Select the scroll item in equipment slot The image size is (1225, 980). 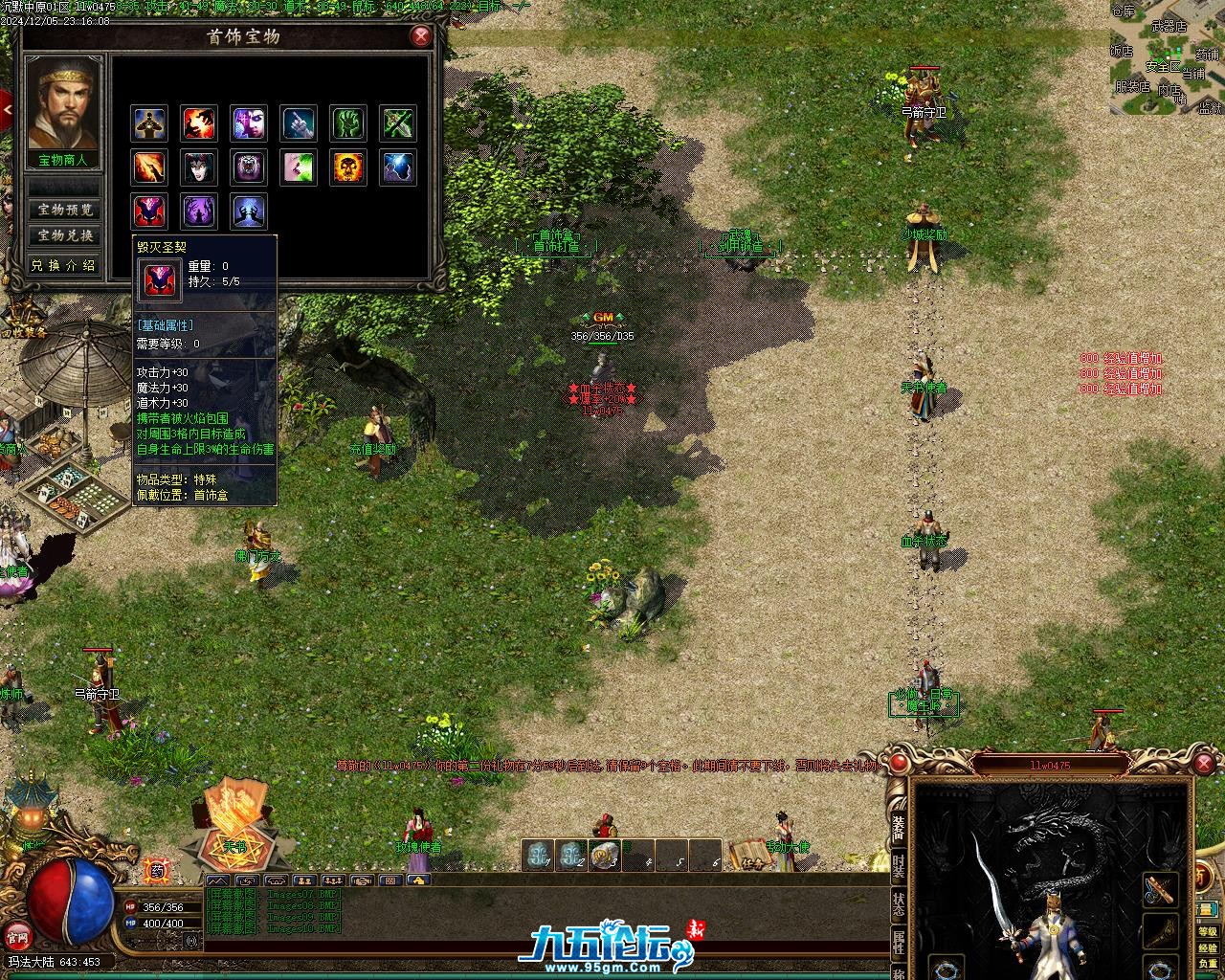point(1160,889)
